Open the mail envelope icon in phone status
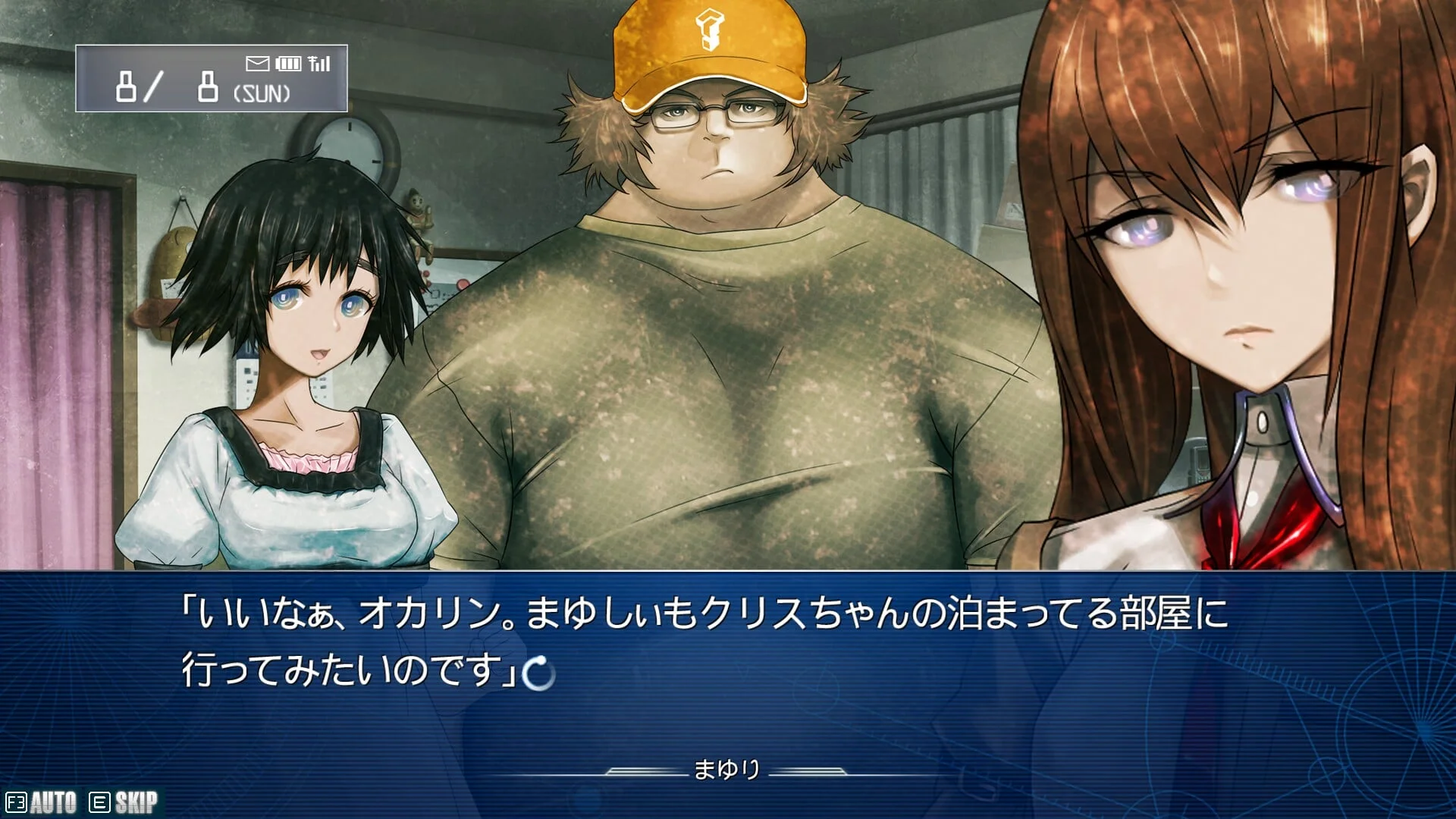This screenshot has height=819, width=1456. 258,64
